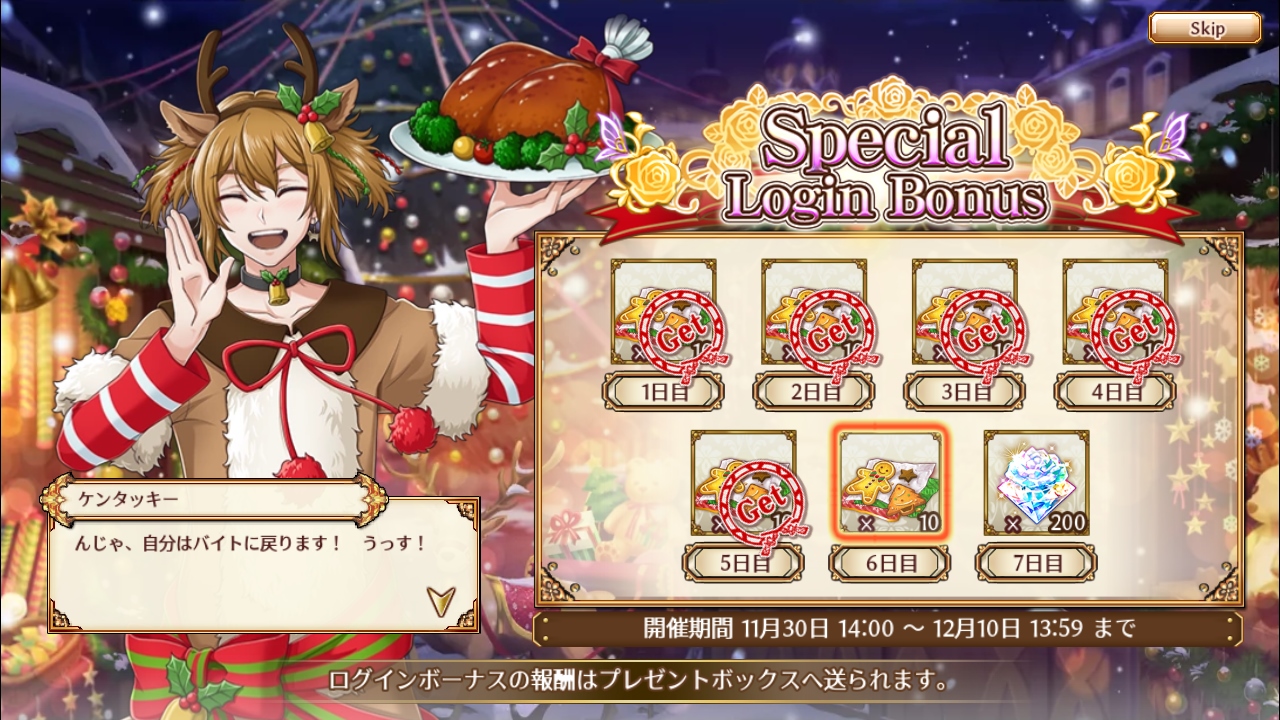
Task: Click the day 4 claimed reward tile
Action: click(x=1114, y=313)
